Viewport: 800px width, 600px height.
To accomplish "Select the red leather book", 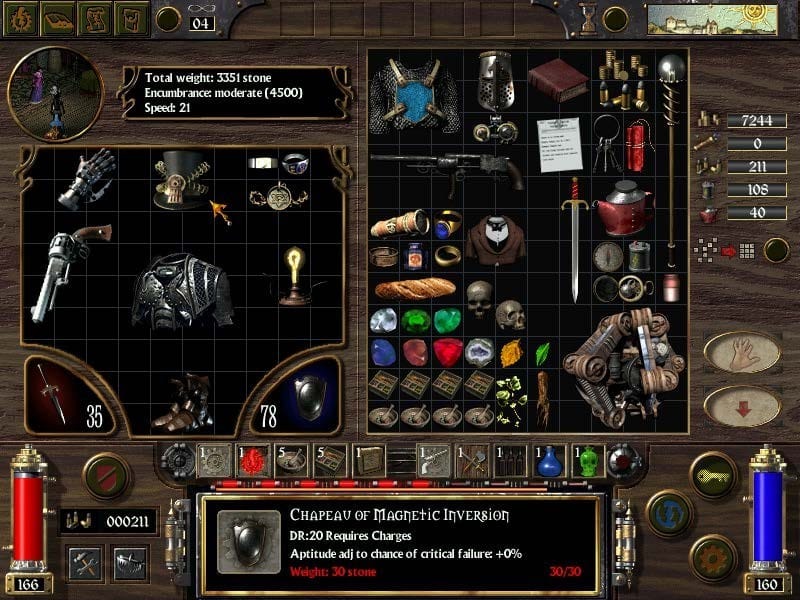I will pos(557,79).
